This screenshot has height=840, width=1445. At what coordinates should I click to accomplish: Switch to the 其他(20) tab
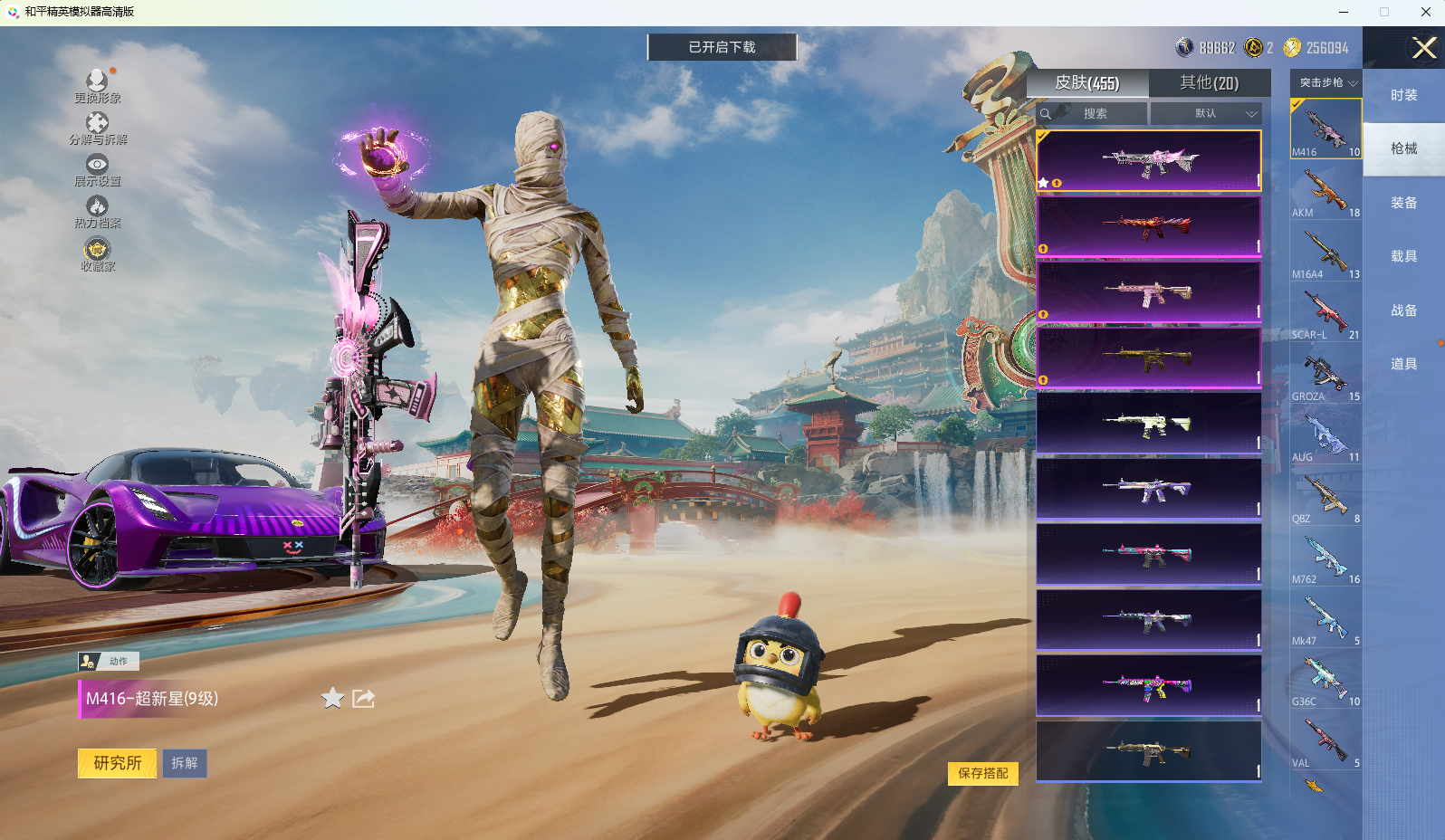click(1209, 83)
